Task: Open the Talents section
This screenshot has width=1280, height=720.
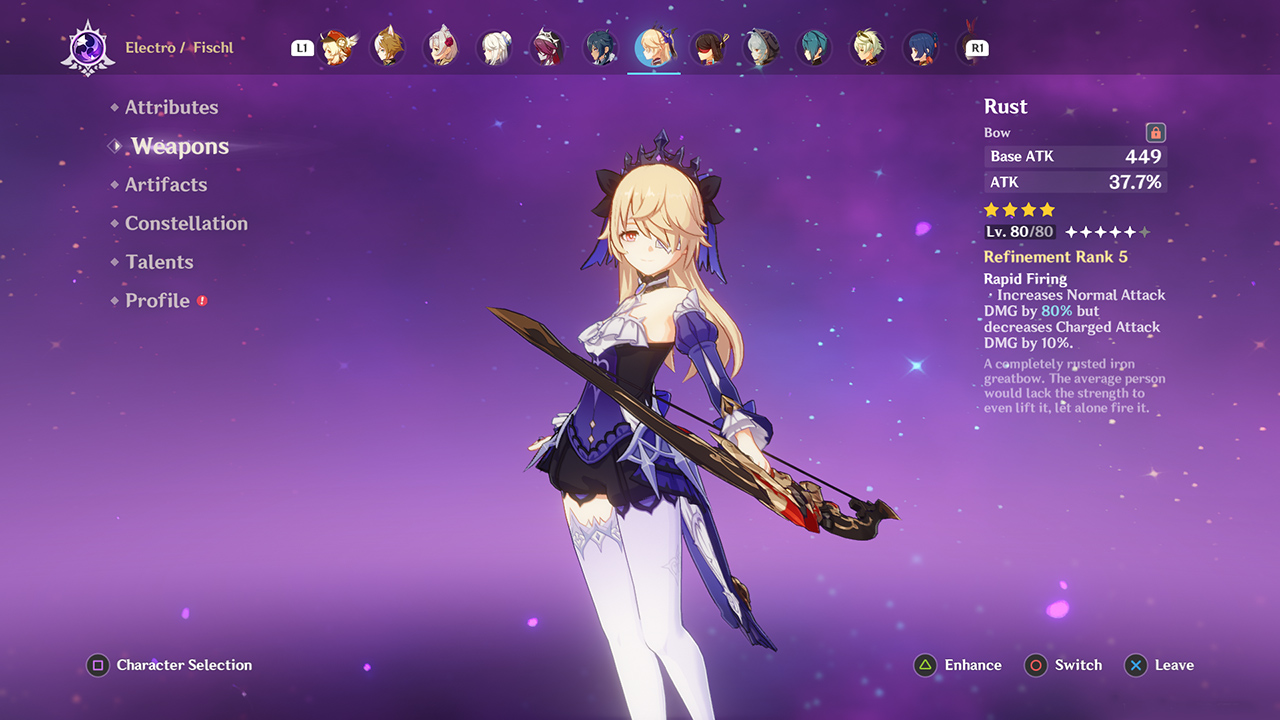Action: coord(160,261)
